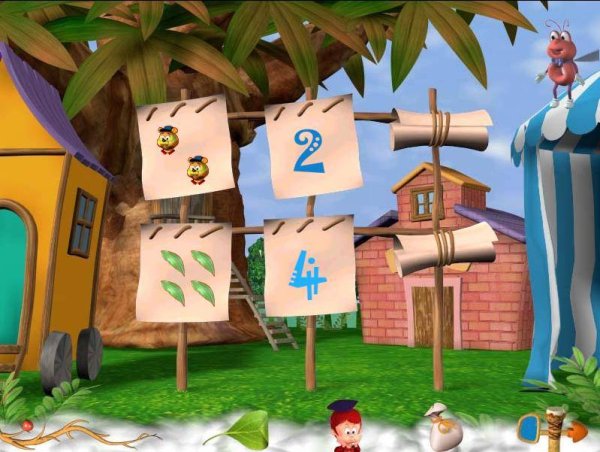Select the card with number 4
600x452 pixels.
309,270
